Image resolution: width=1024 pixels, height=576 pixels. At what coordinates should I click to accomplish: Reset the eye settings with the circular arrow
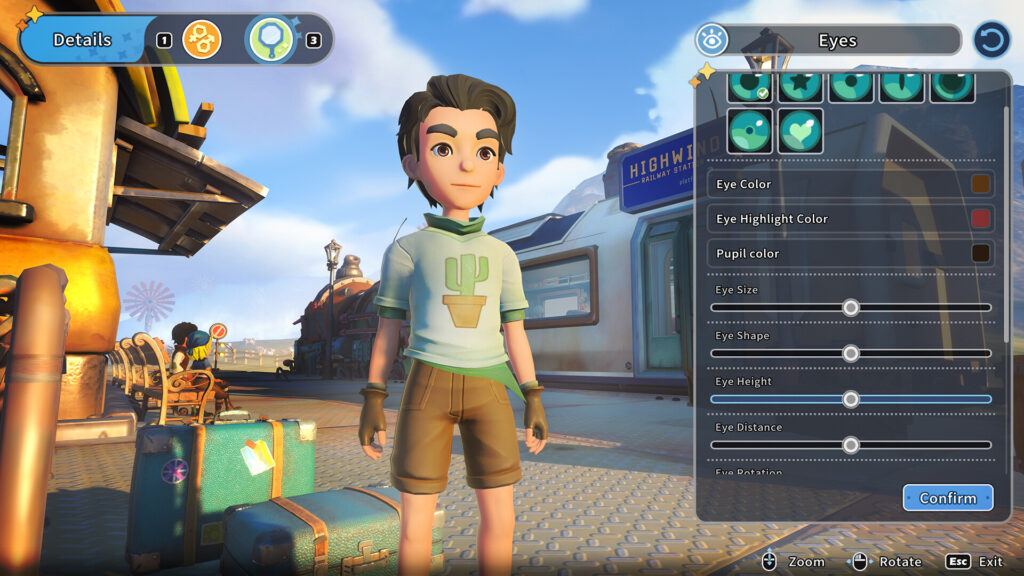pyautogui.click(x=990, y=40)
